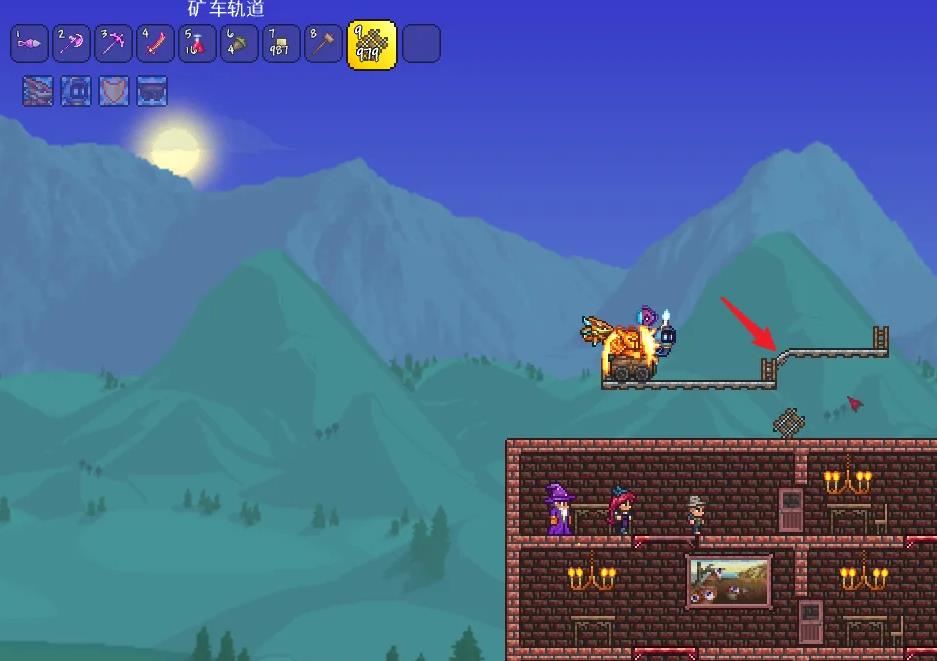Select the red healing potion slot
This screenshot has width=937, height=661.
click(197, 44)
